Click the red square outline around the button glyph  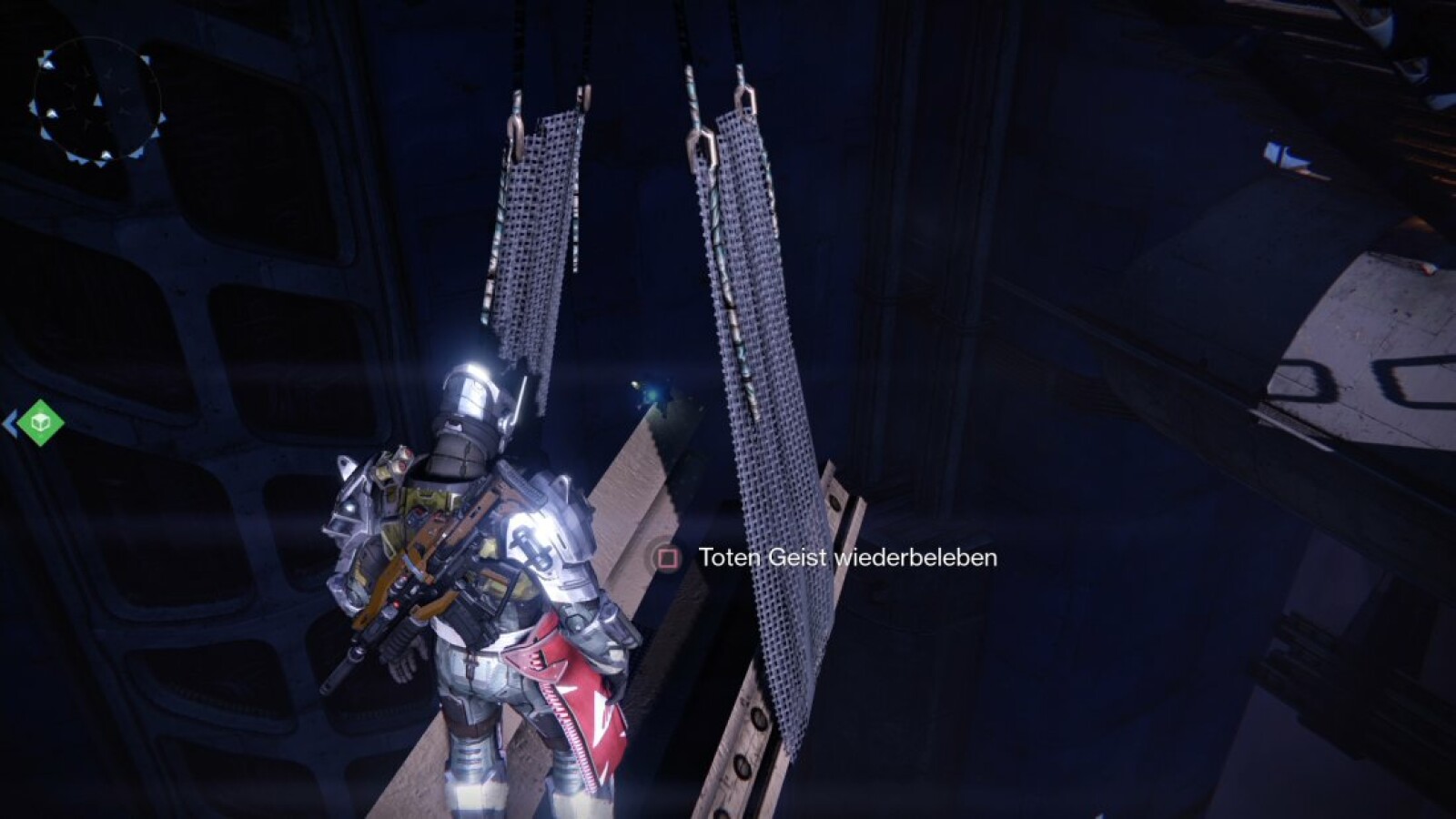[668, 559]
